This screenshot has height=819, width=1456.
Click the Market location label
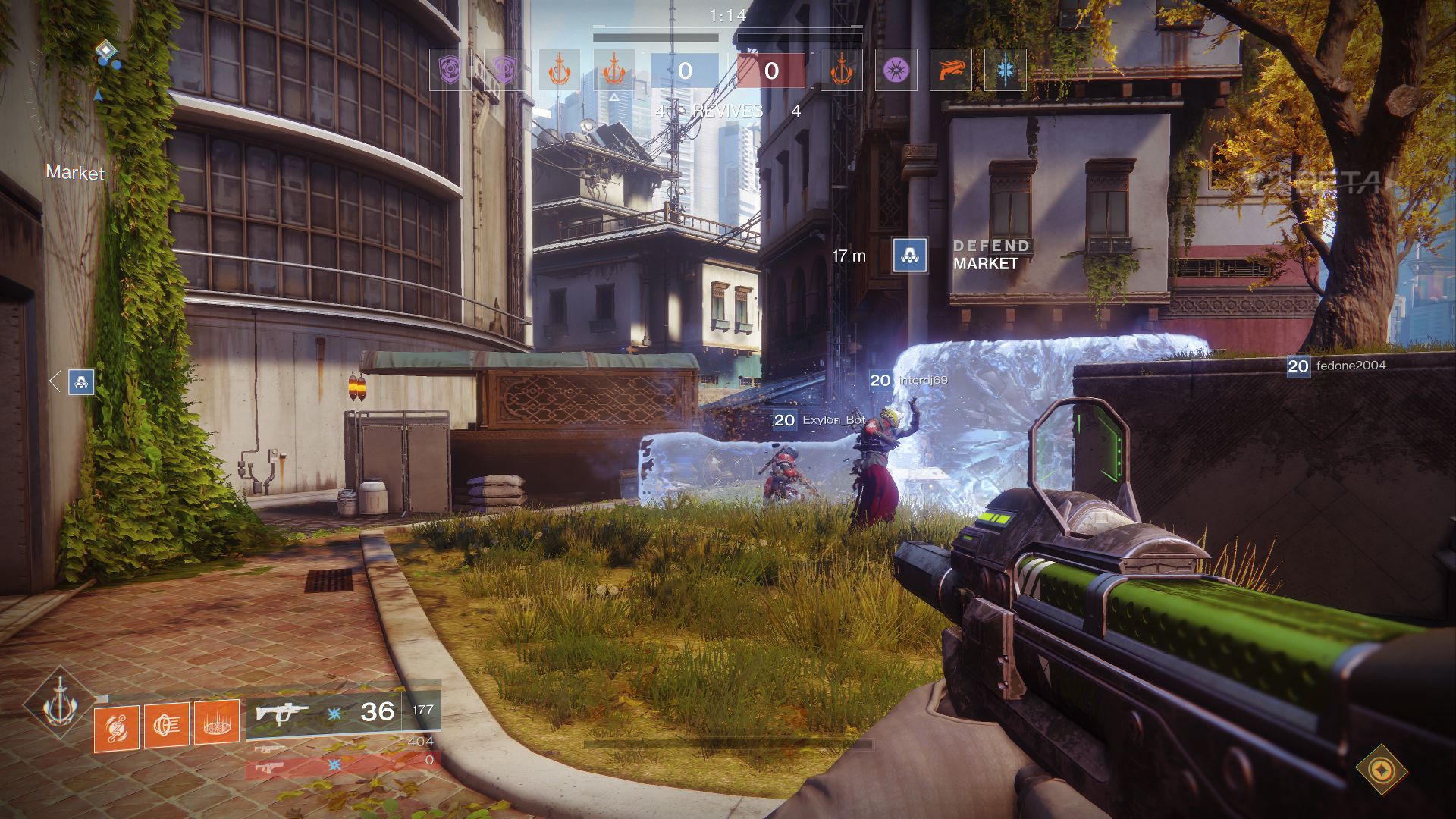click(x=76, y=174)
